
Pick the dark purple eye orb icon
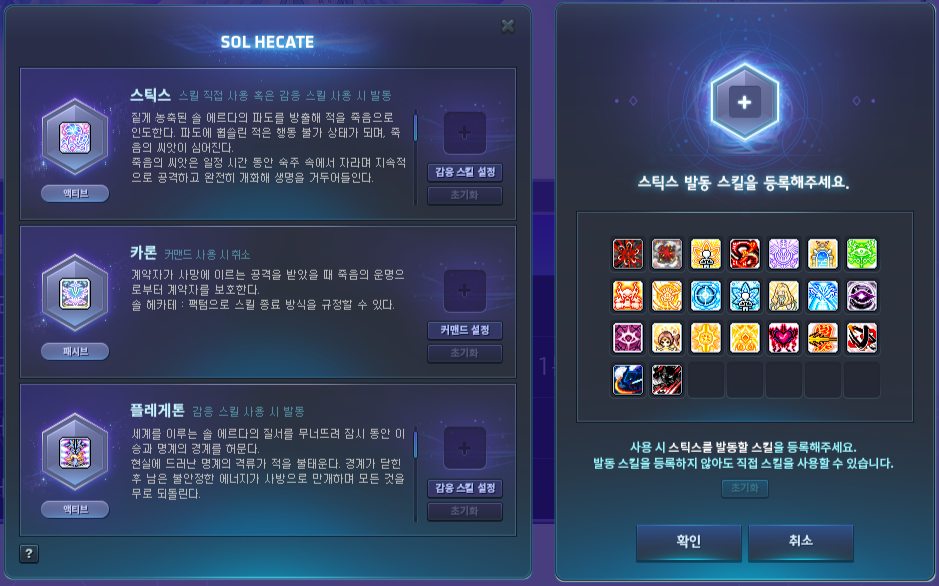coord(861,296)
